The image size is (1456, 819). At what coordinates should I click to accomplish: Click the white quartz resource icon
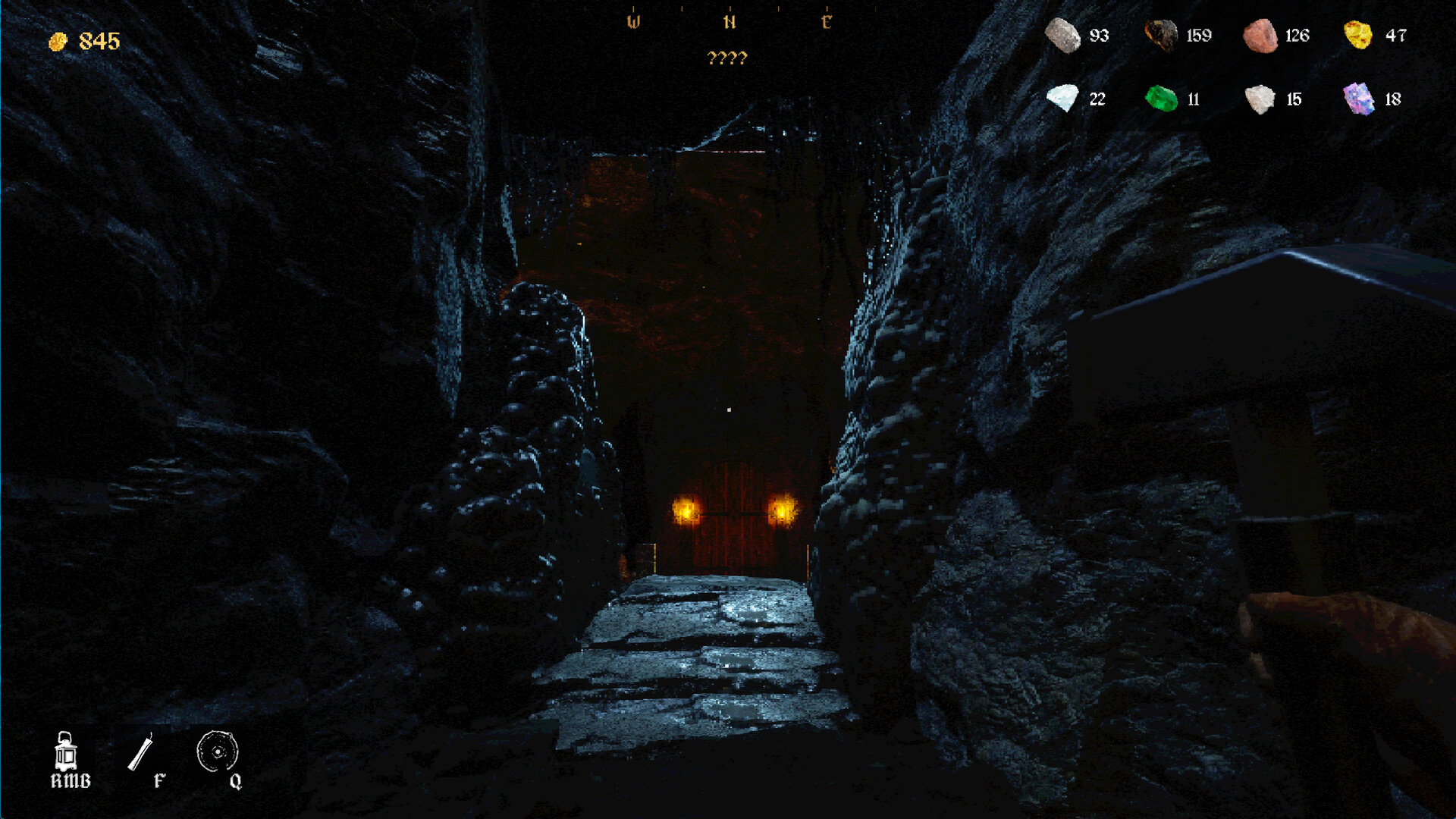(x=1259, y=99)
